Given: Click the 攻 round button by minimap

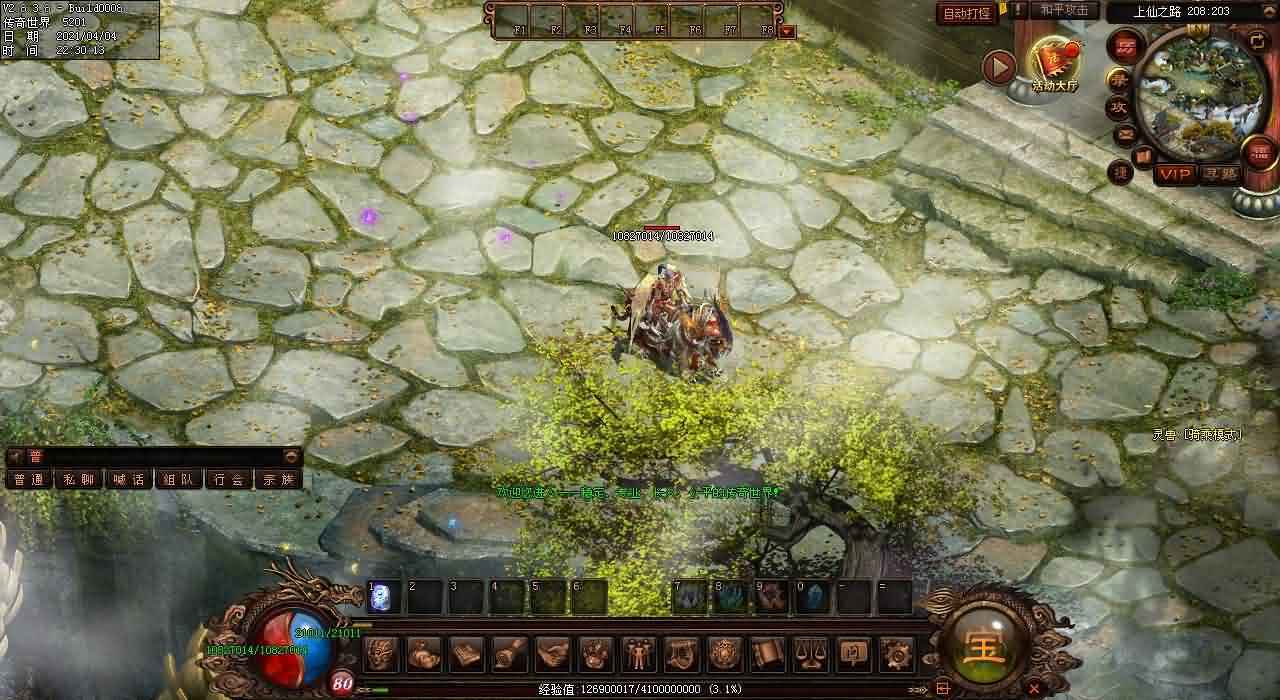Looking at the screenshot, I should tap(1118, 106).
